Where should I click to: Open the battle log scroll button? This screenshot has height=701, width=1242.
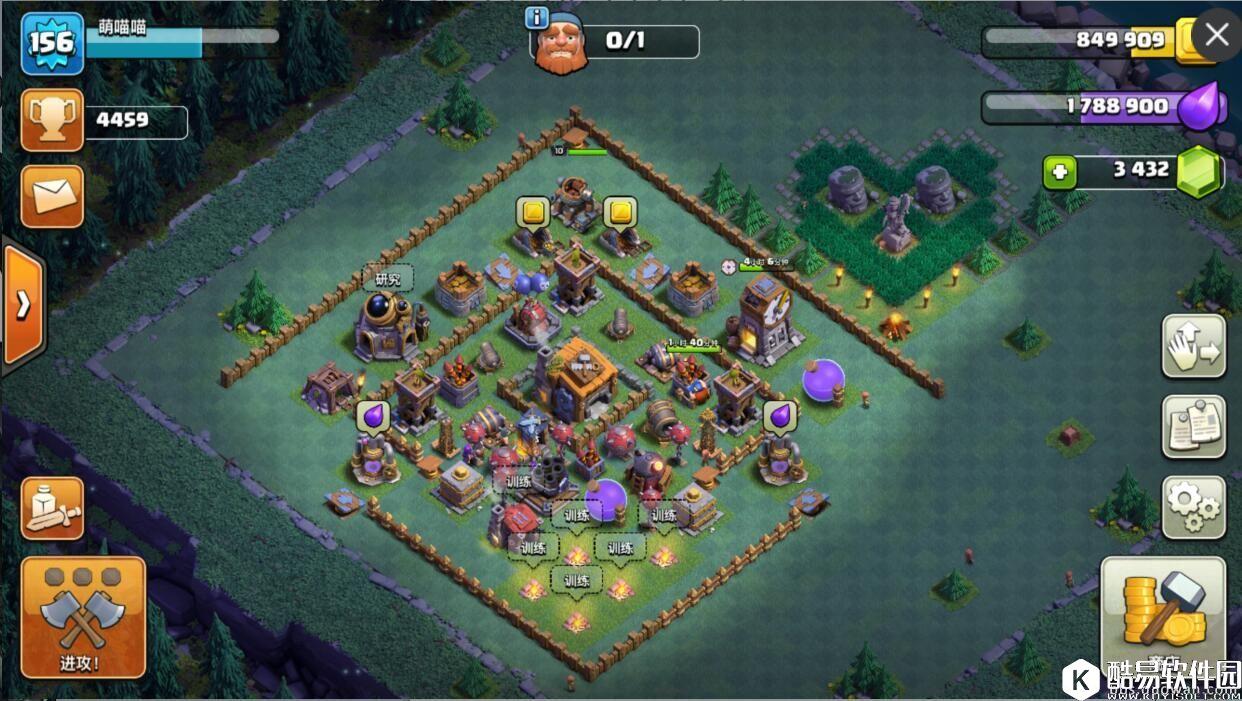coord(52,507)
